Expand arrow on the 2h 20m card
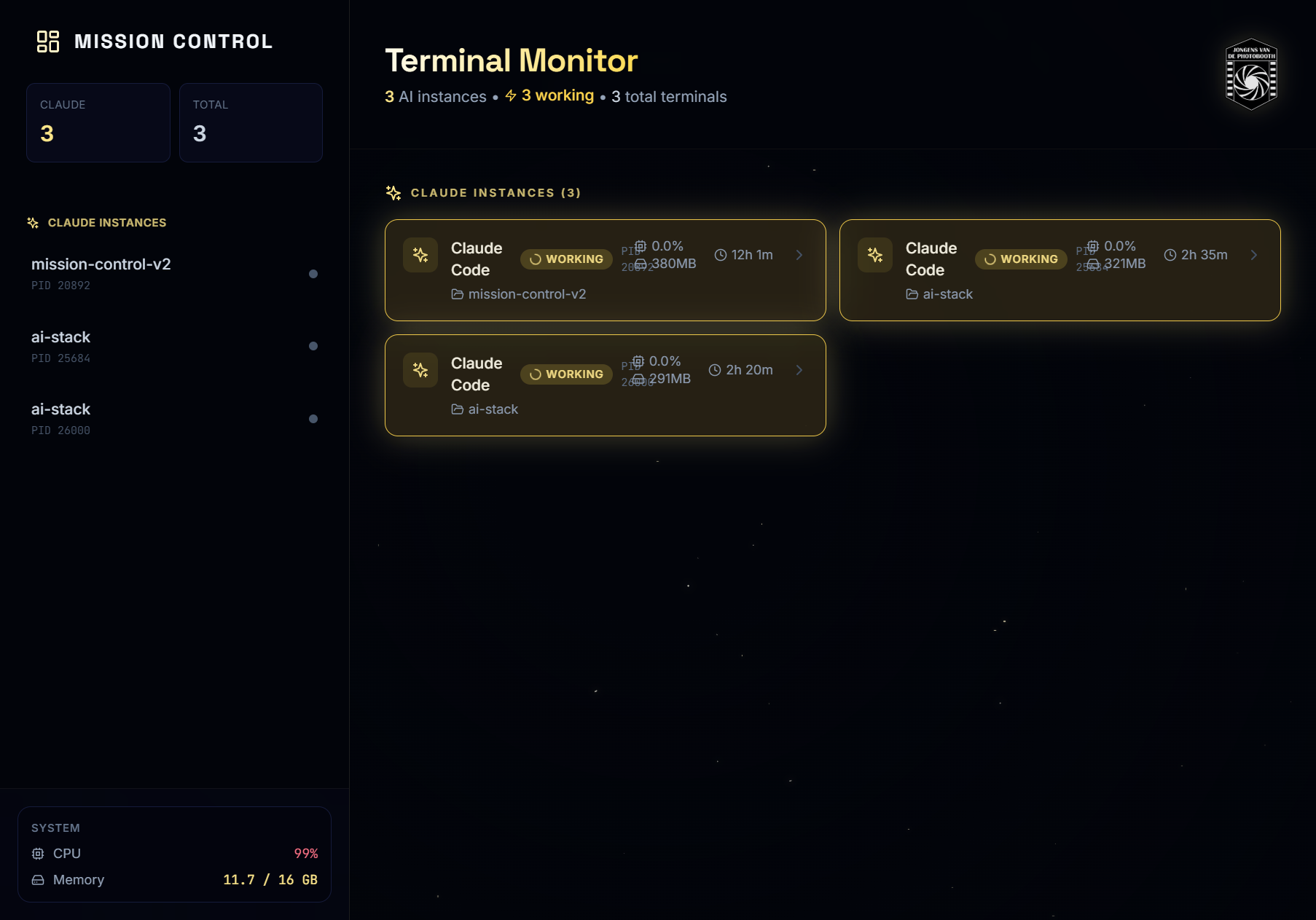The image size is (1316, 920). click(x=799, y=370)
